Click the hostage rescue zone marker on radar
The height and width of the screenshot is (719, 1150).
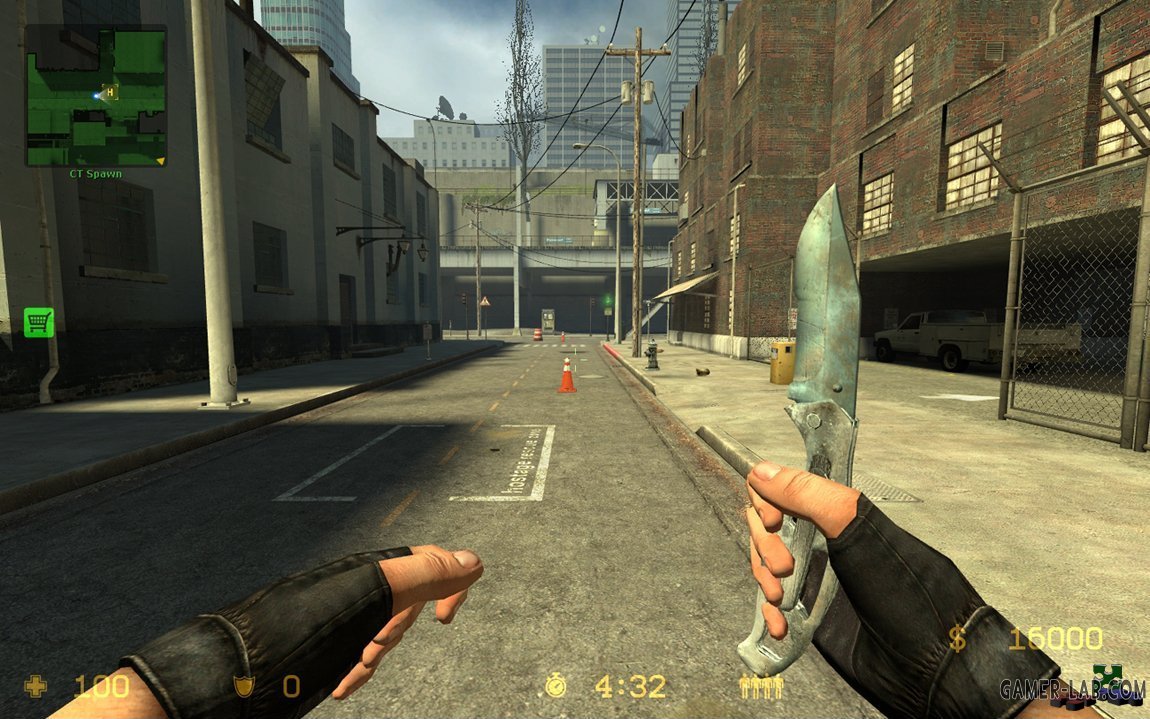pos(111,92)
